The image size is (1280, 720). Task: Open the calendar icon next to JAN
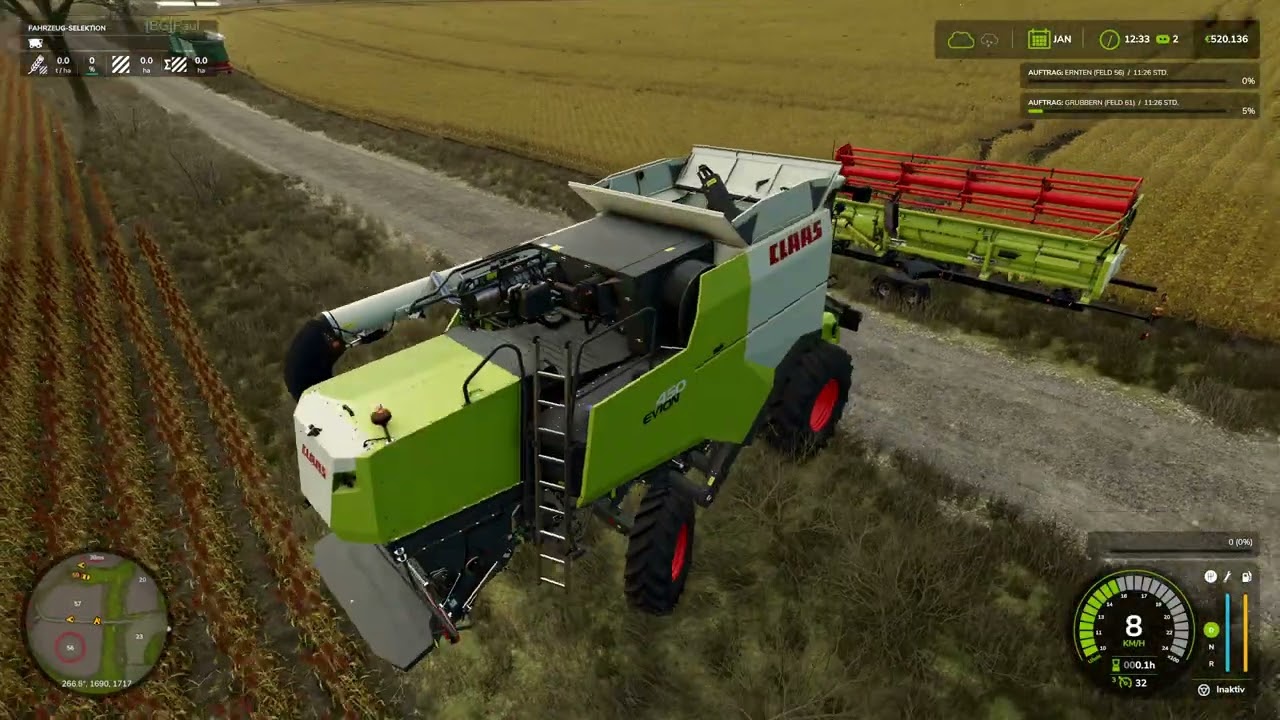[1038, 39]
